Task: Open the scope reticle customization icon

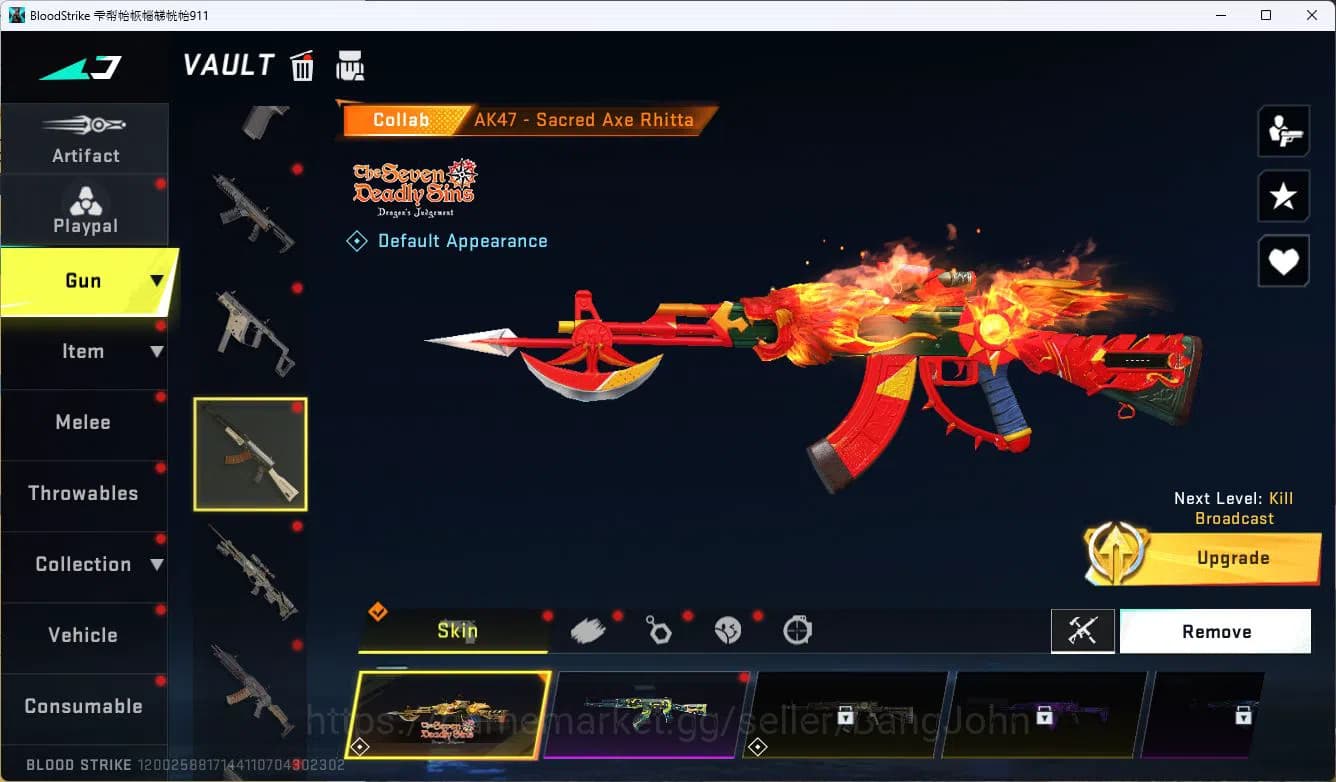Action: click(x=797, y=628)
